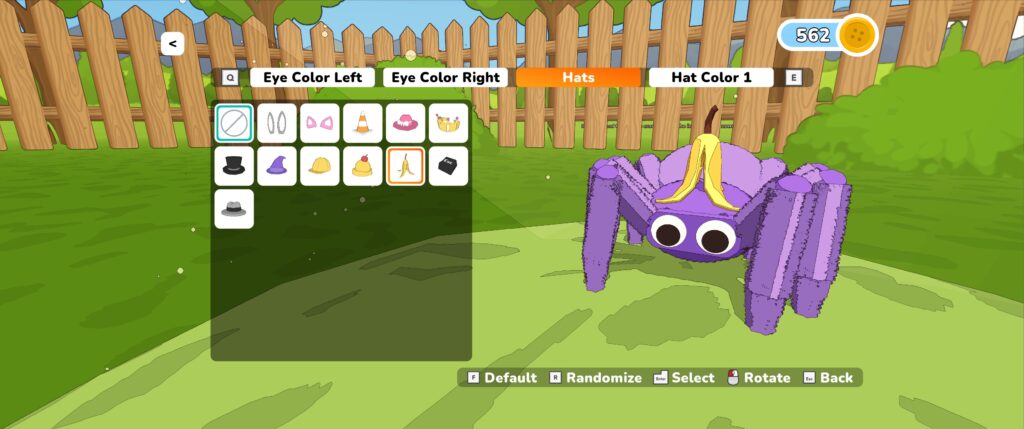
Task: Select the gold crown hat
Action: 448,123
